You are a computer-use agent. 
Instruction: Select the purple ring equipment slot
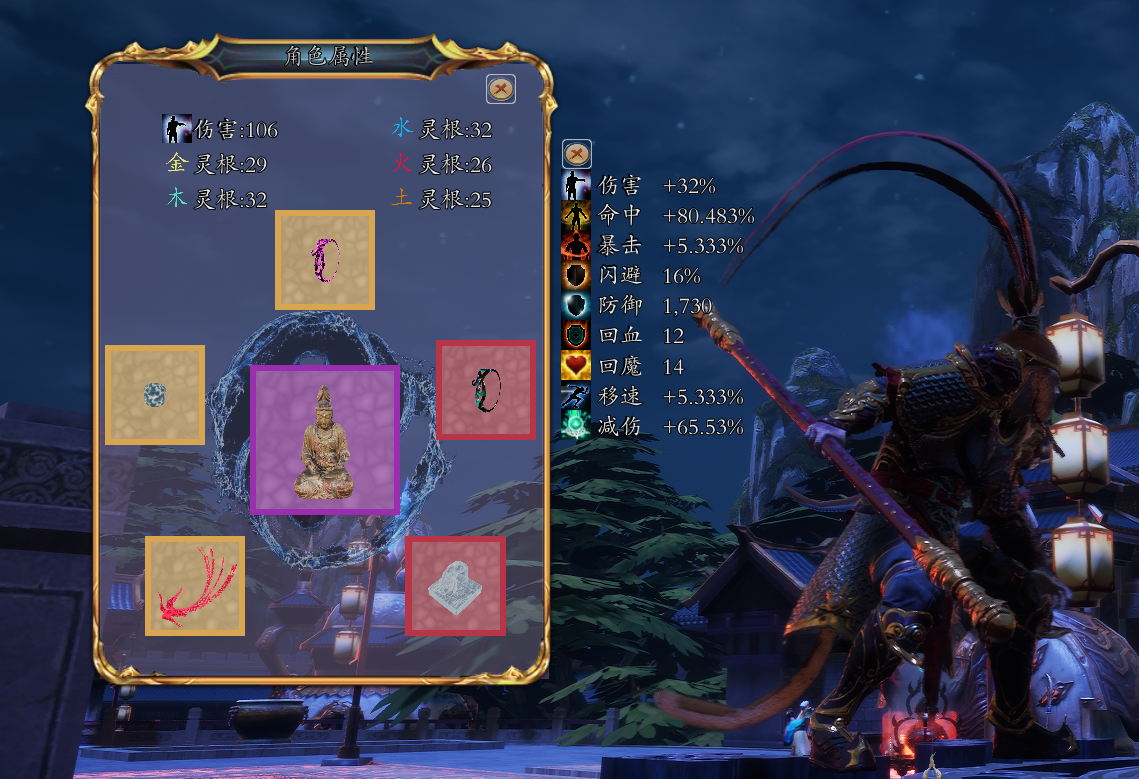[x=325, y=260]
